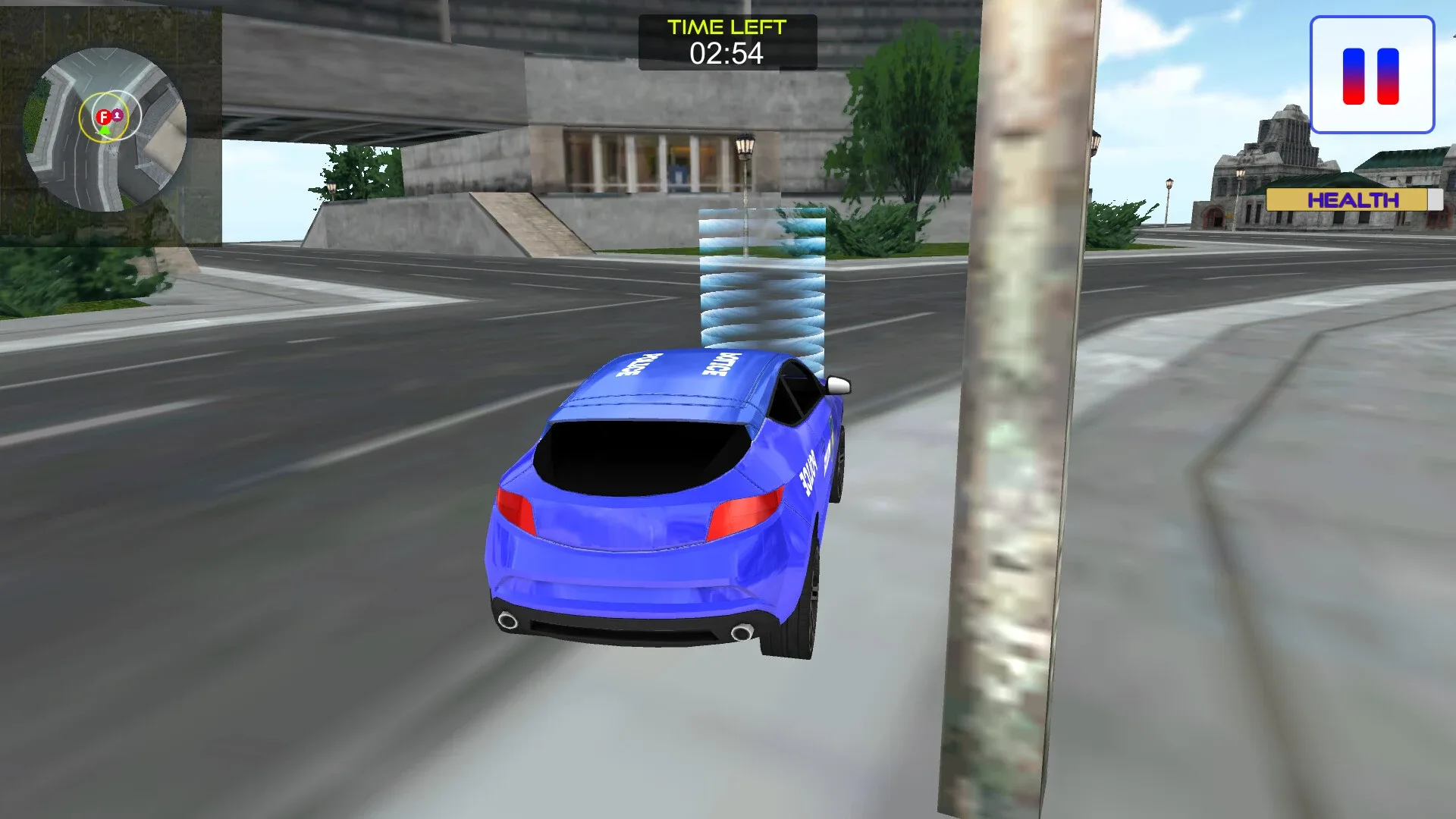This screenshot has height=819, width=1456.
Task: Tap the timer background panel
Action: pyautogui.click(x=728, y=42)
